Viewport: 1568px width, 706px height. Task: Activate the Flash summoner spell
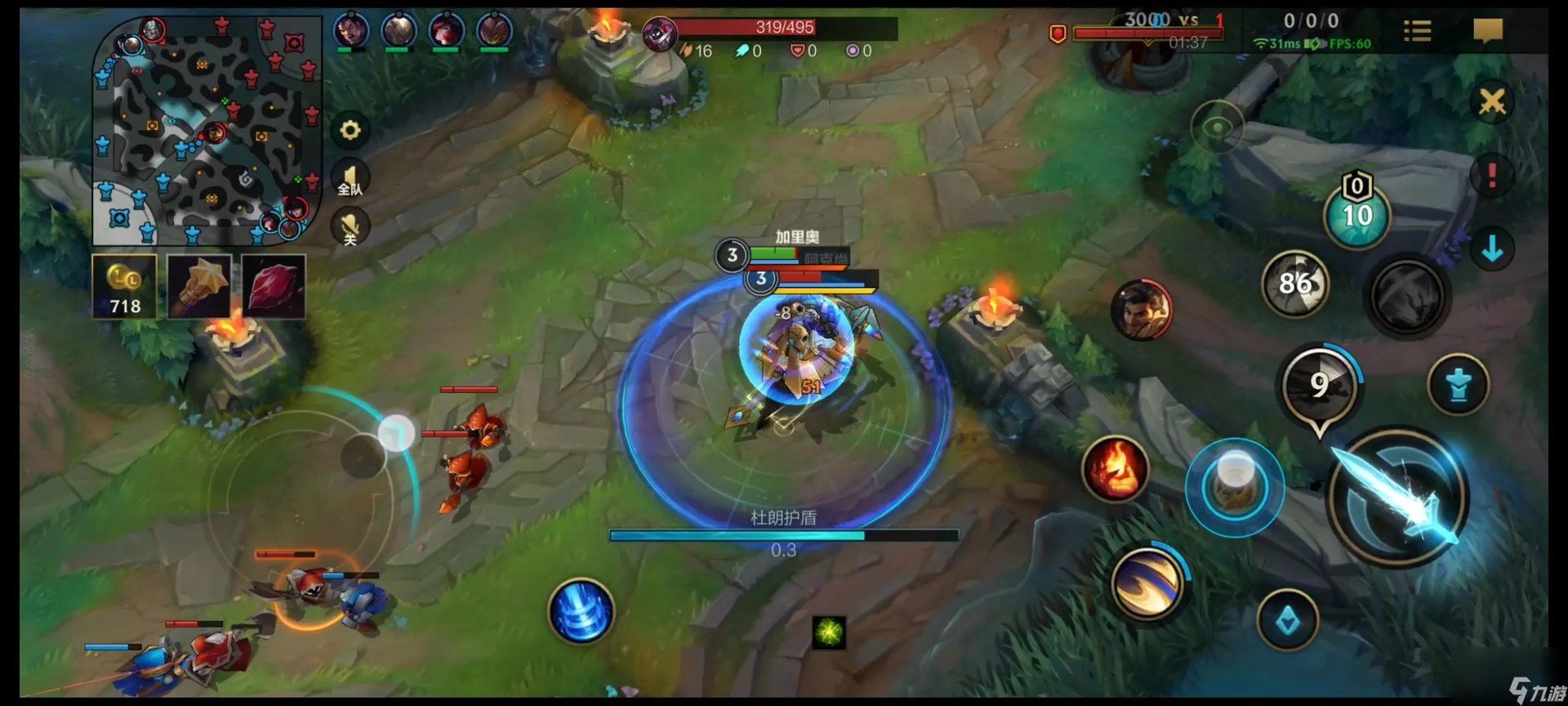coord(1147,583)
